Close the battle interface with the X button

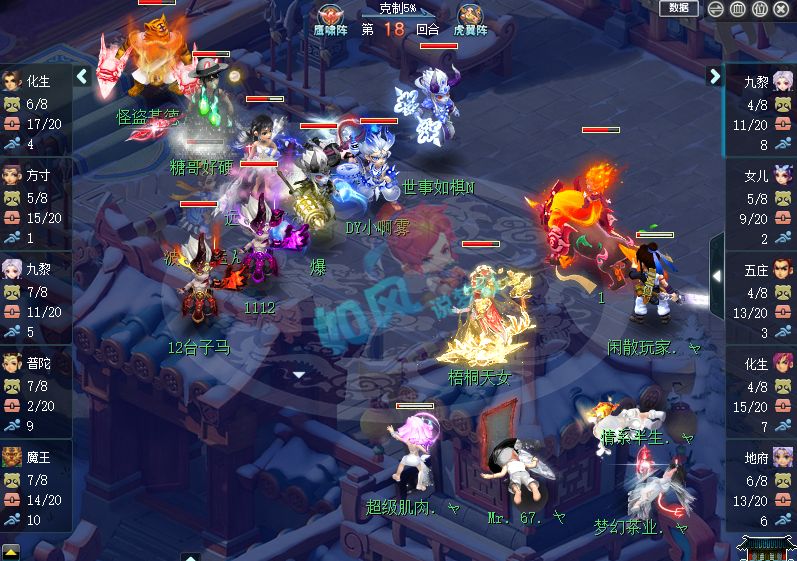[781, 9]
